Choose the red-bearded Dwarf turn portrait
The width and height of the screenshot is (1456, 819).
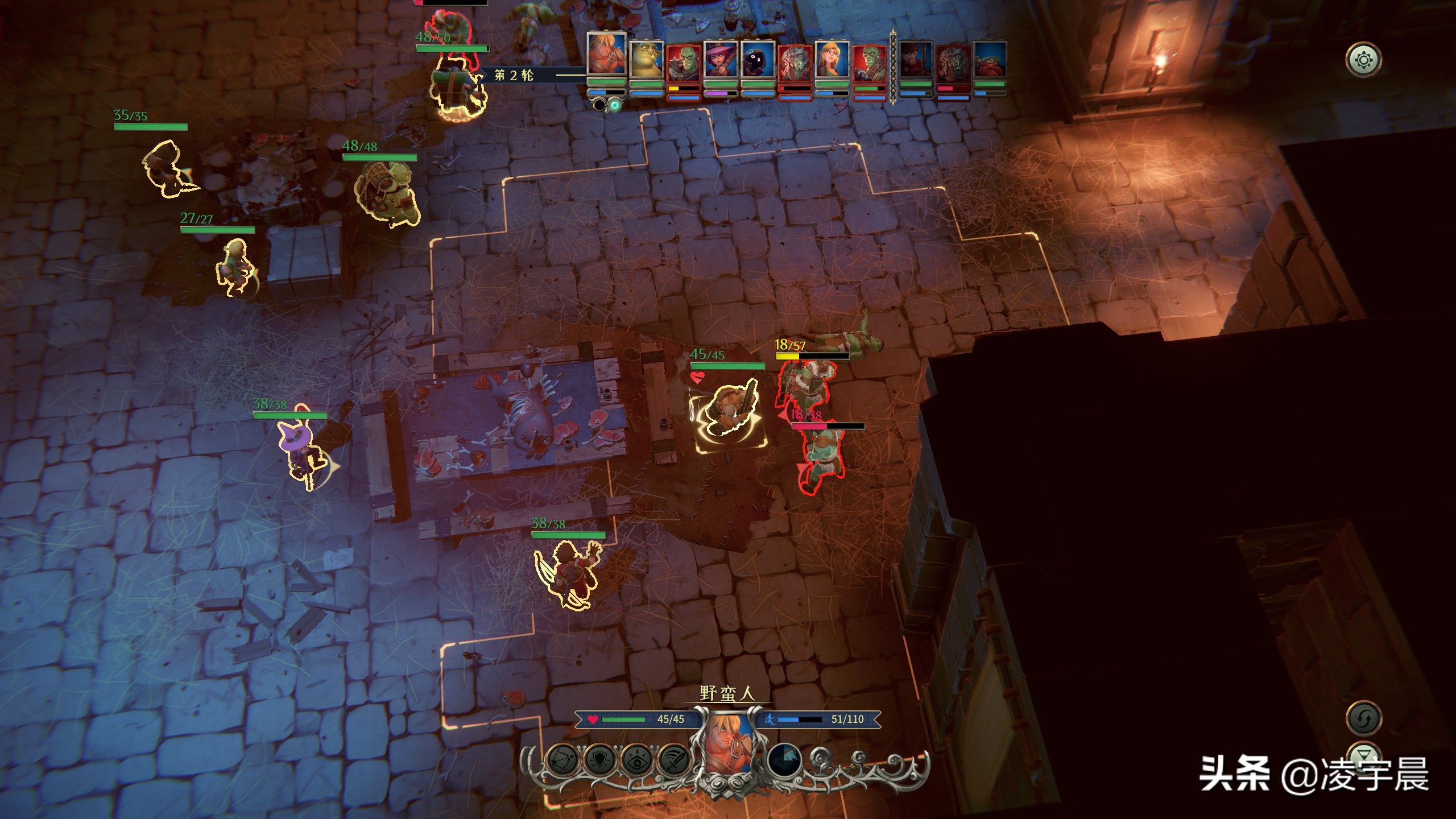click(x=990, y=60)
